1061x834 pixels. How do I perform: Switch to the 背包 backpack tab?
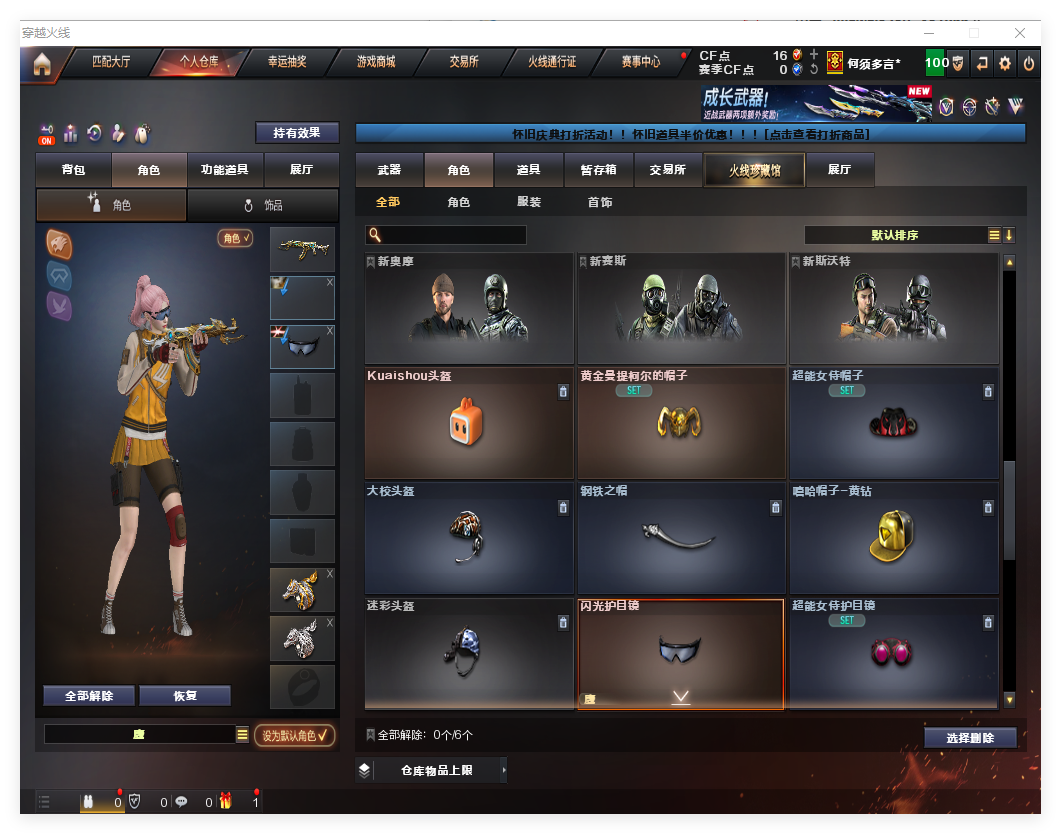(x=73, y=170)
